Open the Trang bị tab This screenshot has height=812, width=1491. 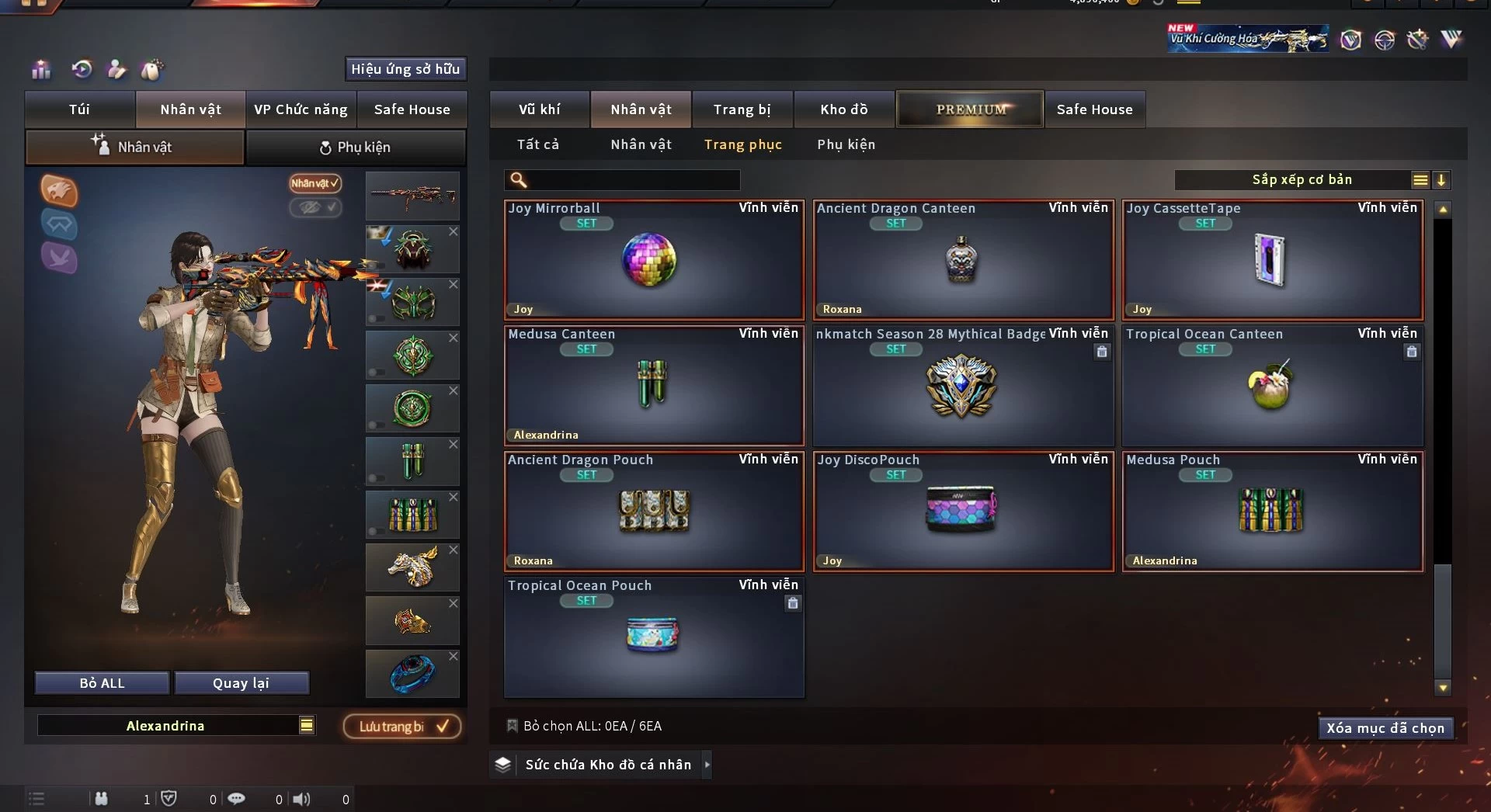742,109
